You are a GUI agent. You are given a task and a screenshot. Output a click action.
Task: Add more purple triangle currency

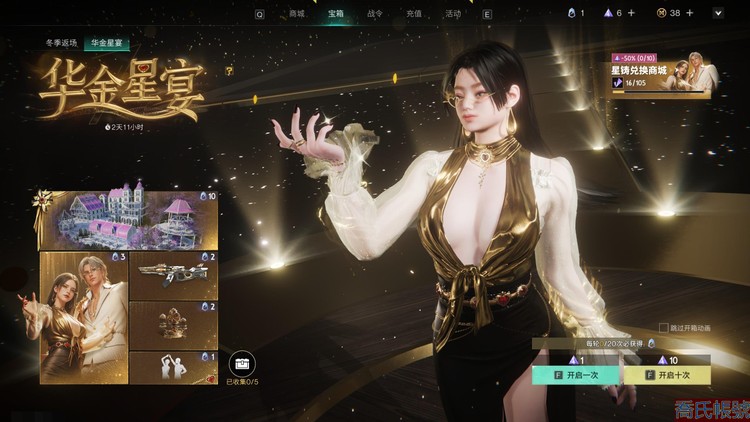(x=631, y=13)
